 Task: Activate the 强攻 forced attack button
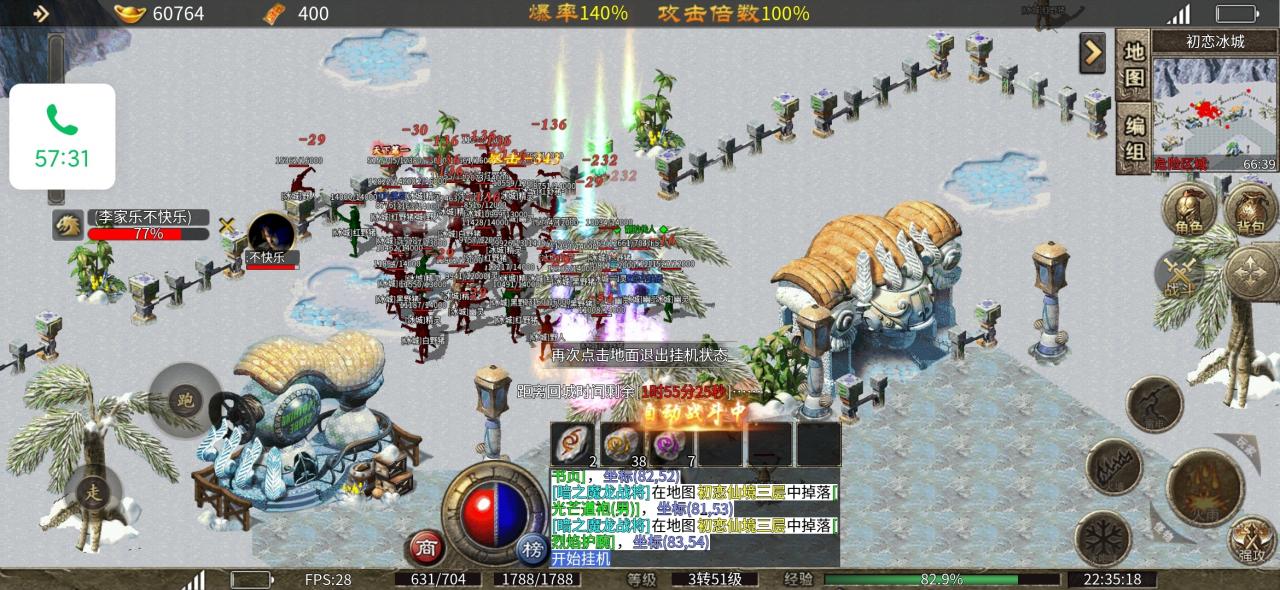coord(1252,540)
